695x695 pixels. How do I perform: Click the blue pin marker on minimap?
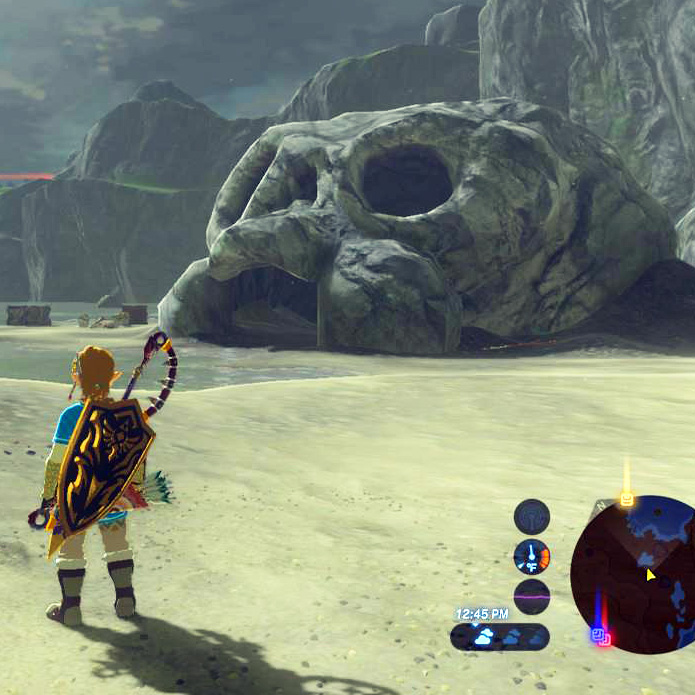pos(595,633)
